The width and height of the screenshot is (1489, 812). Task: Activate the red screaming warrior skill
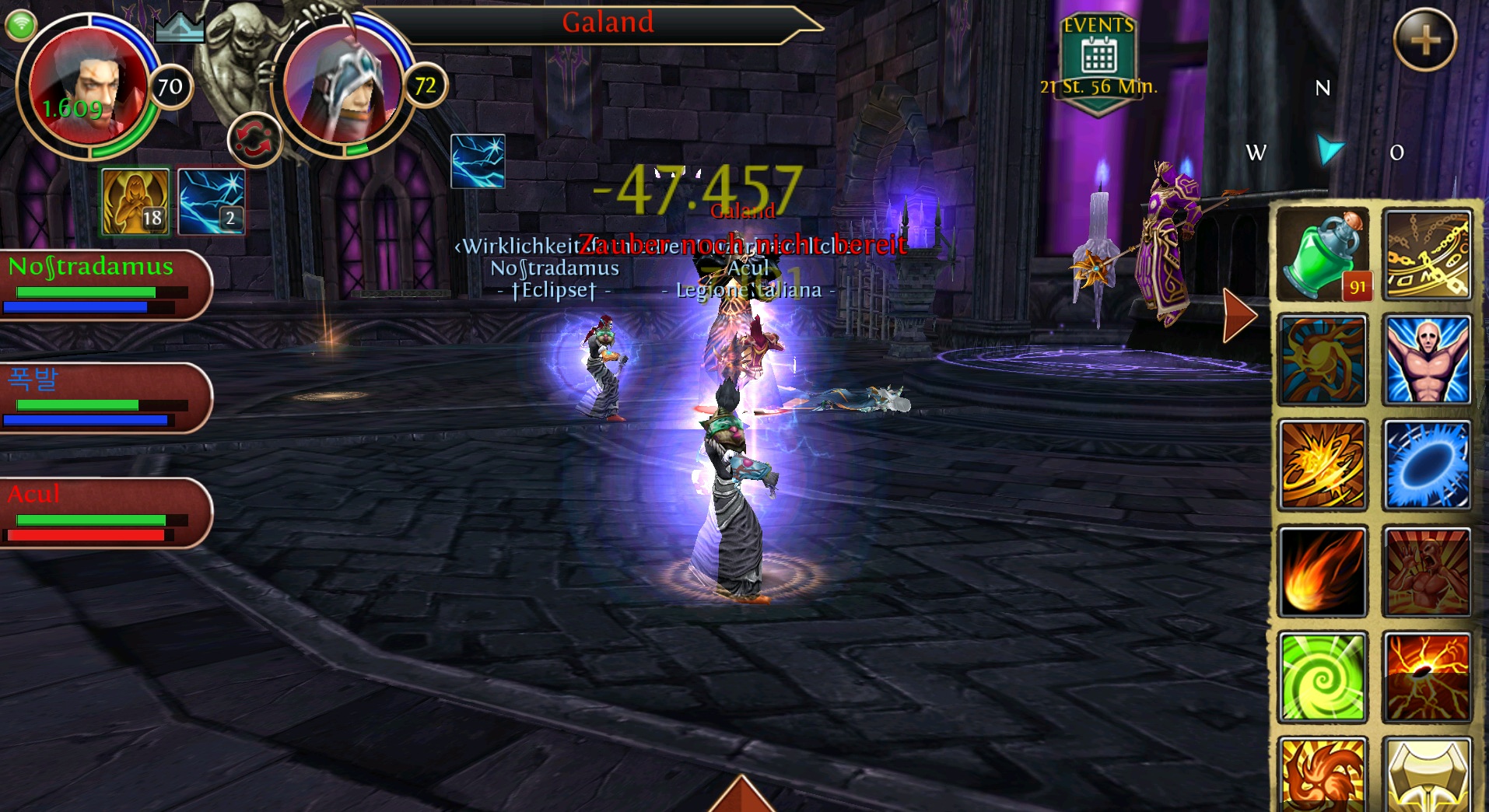tap(1427, 571)
